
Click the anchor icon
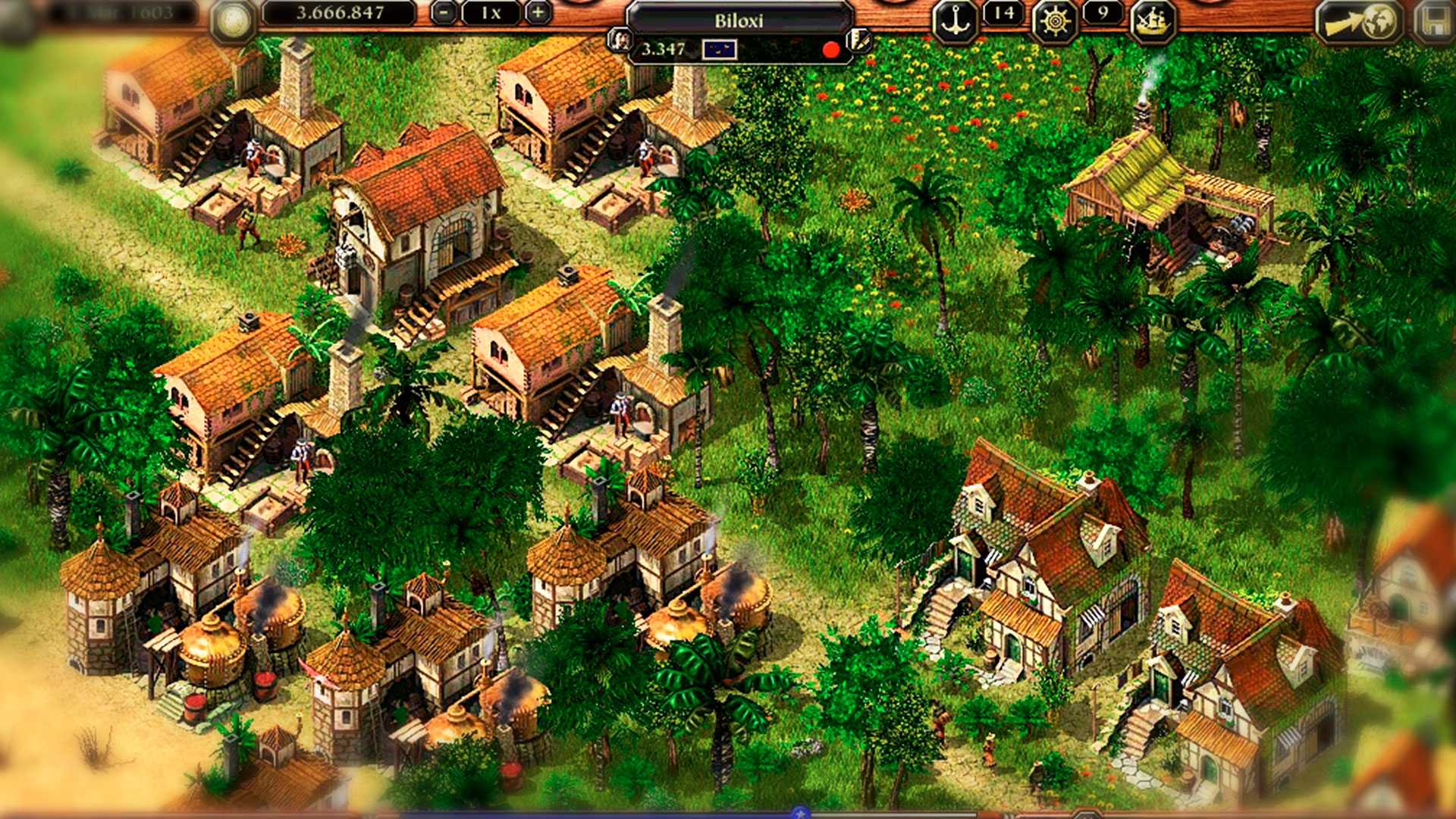click(x=954, y=21)
